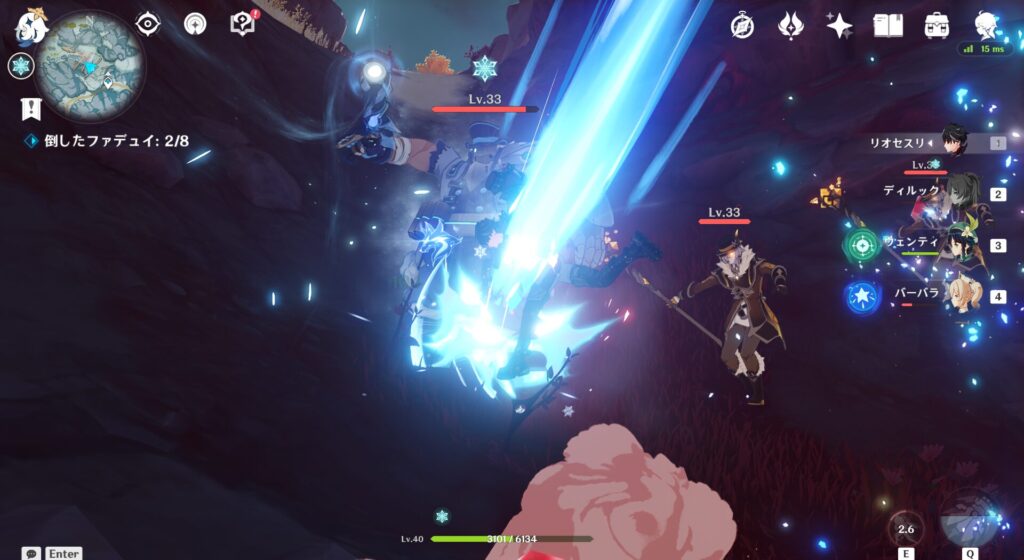Click the Fatui defeated objective tracker
1024x560 pixels.
click(115, 141)
